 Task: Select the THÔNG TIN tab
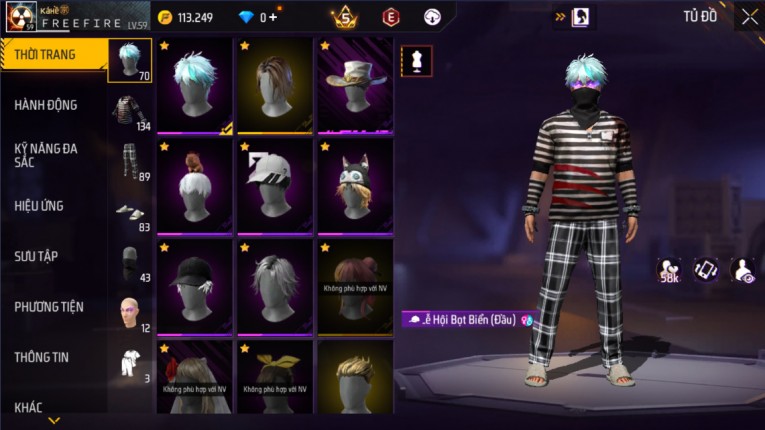click(40, 357)
